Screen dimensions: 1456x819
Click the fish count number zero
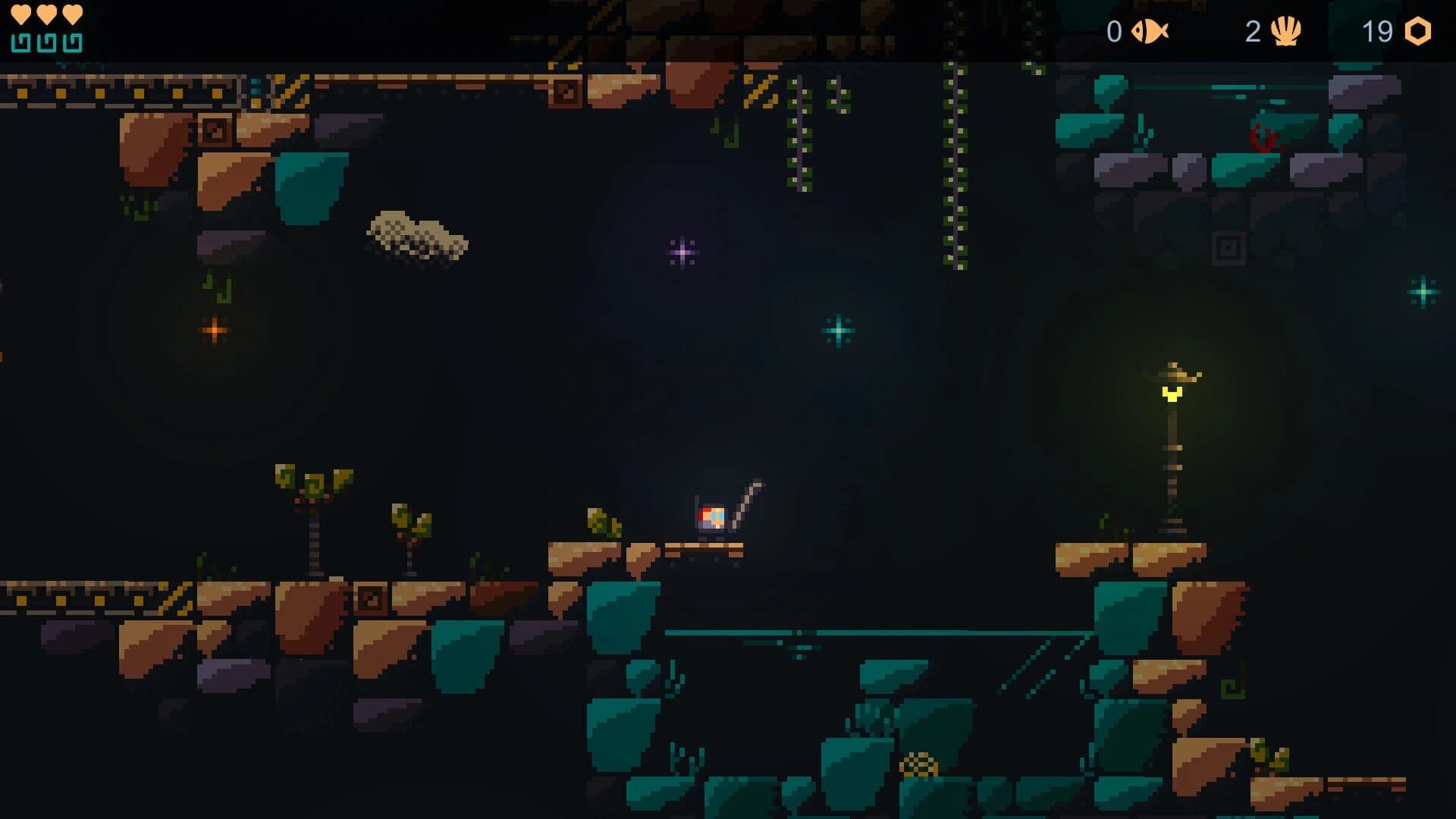pos(1113,32)
